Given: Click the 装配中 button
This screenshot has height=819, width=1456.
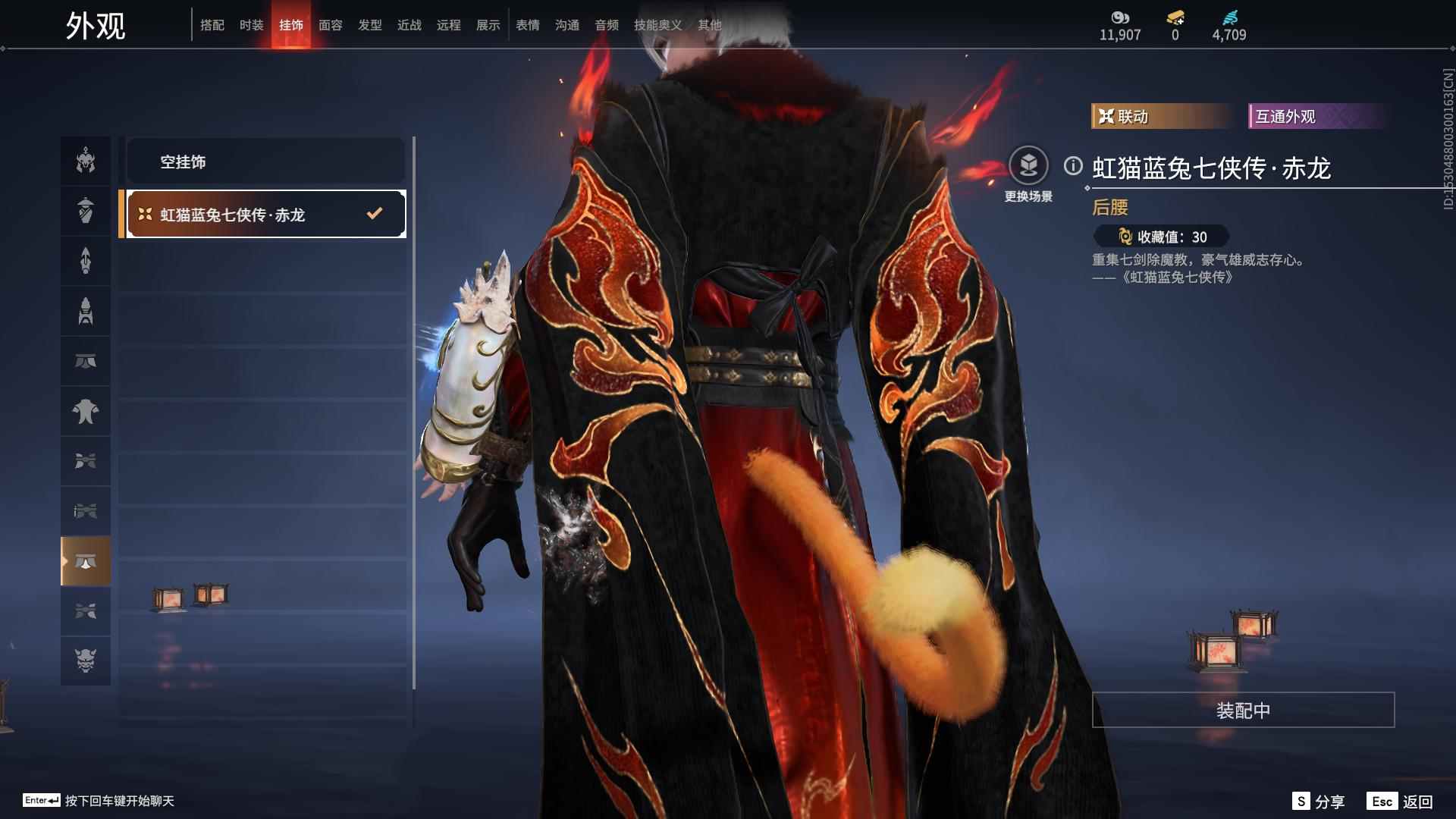Looking at the screenshot, I should pyautogui.click(x=1242, y=710).
